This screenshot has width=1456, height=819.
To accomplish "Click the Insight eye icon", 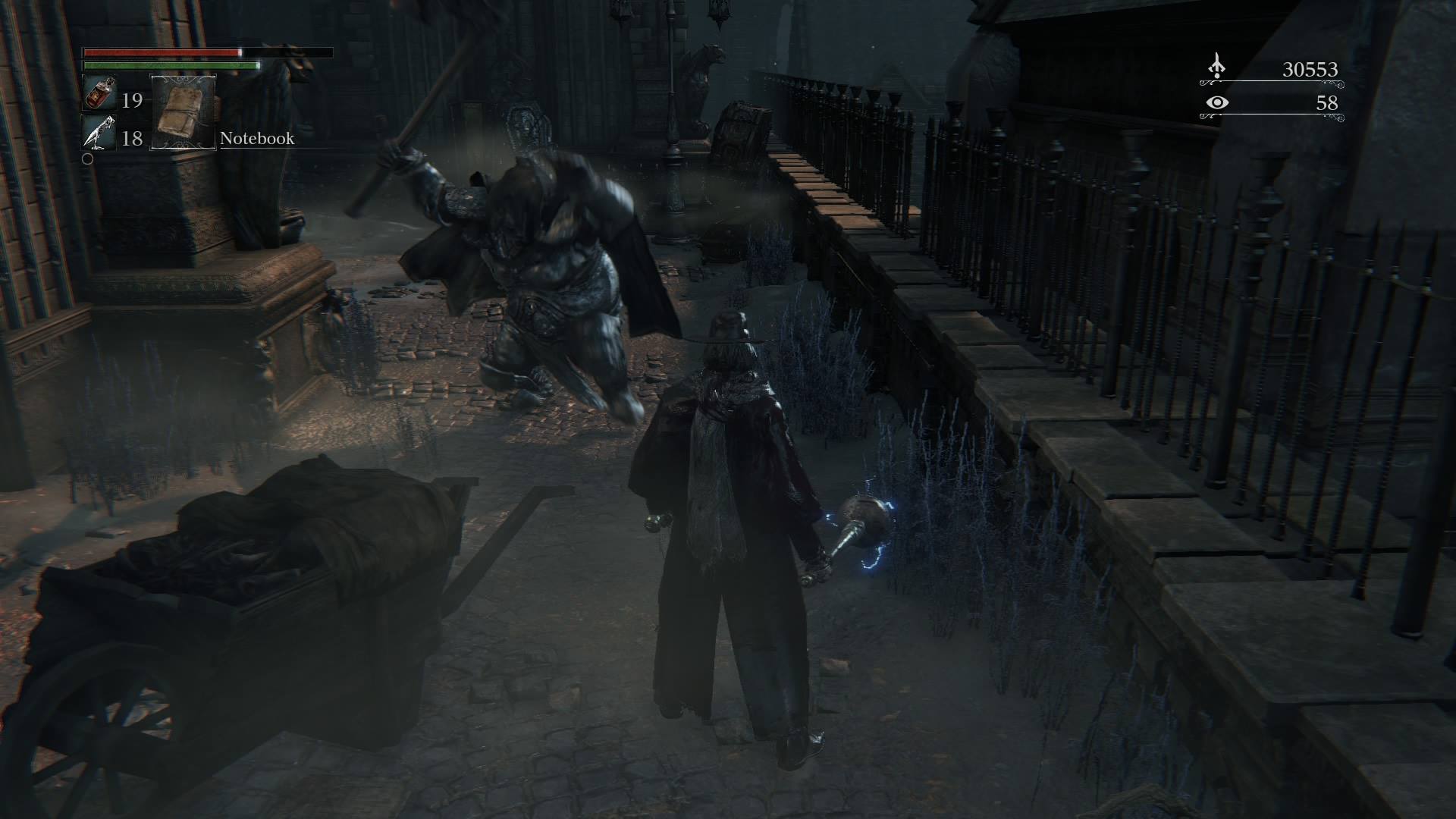I will point(1216,102).
